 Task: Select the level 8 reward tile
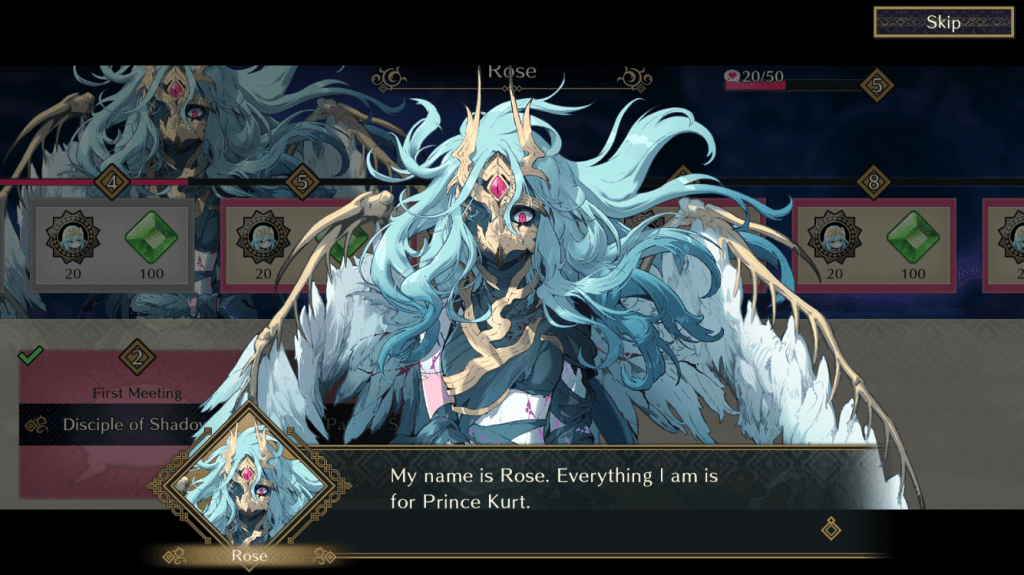click(x=874, y=246)
